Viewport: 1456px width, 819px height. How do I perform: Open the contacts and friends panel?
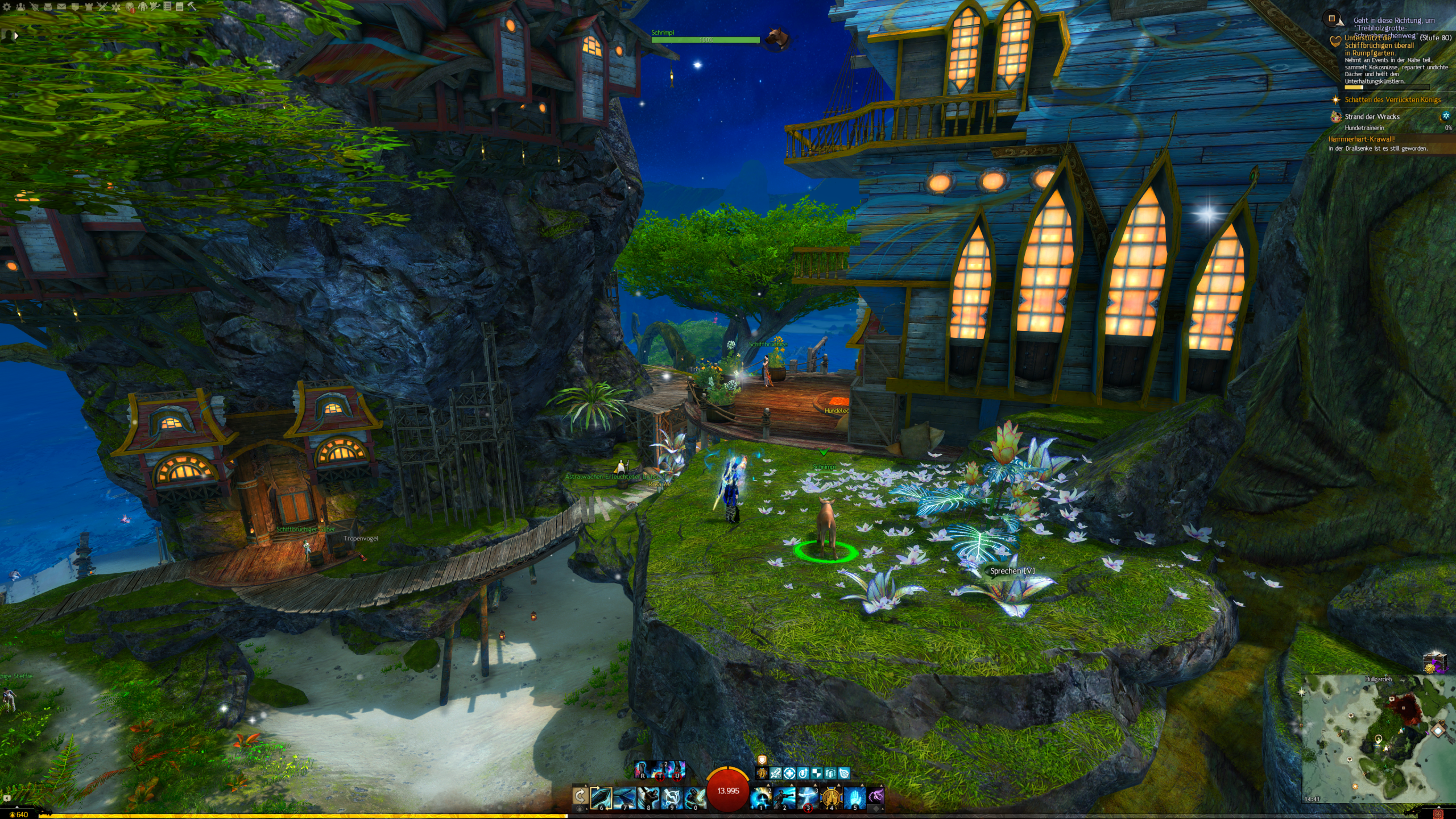20,7
